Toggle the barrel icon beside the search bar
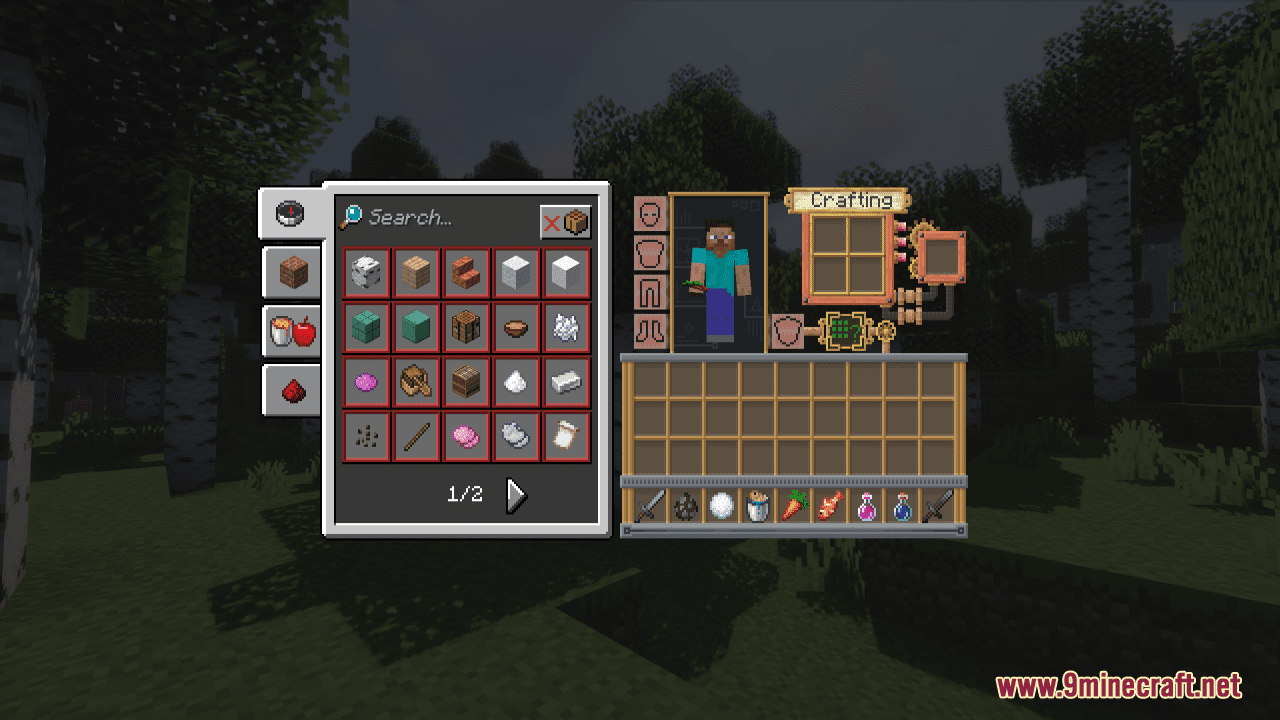The image size is (1280, 720). 574,222
